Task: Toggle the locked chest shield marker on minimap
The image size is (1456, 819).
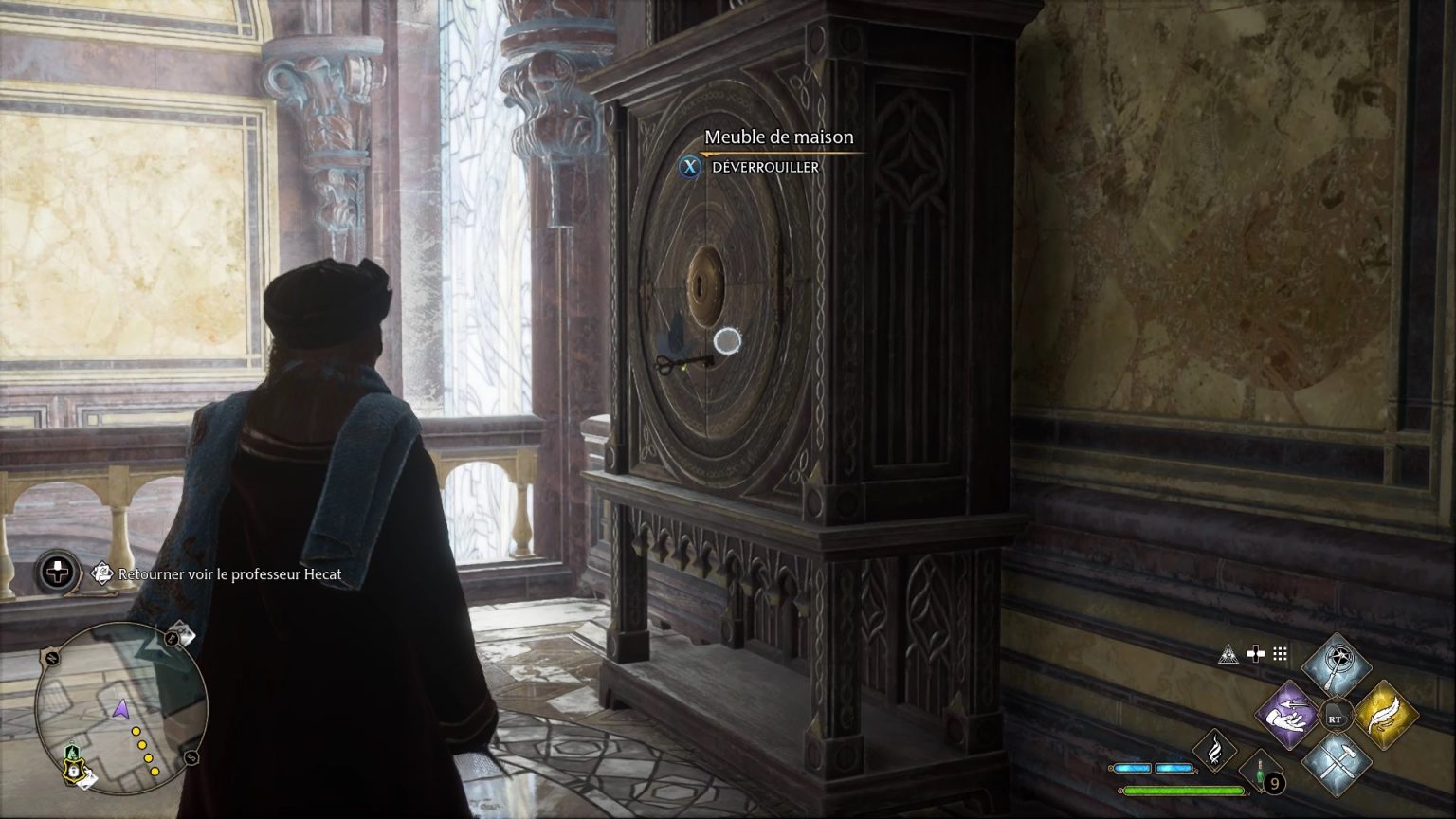Action: tap(73, 771)
